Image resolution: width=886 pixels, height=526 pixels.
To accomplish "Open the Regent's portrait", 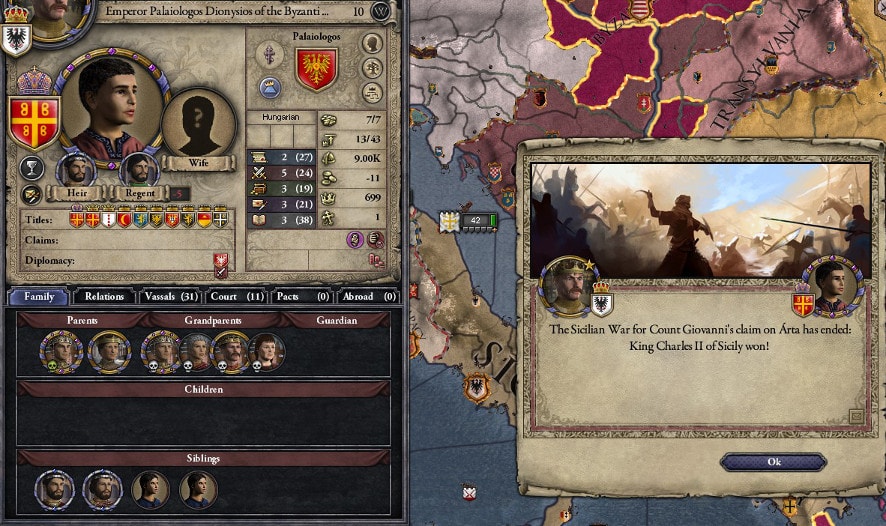I will pos(139,170).
